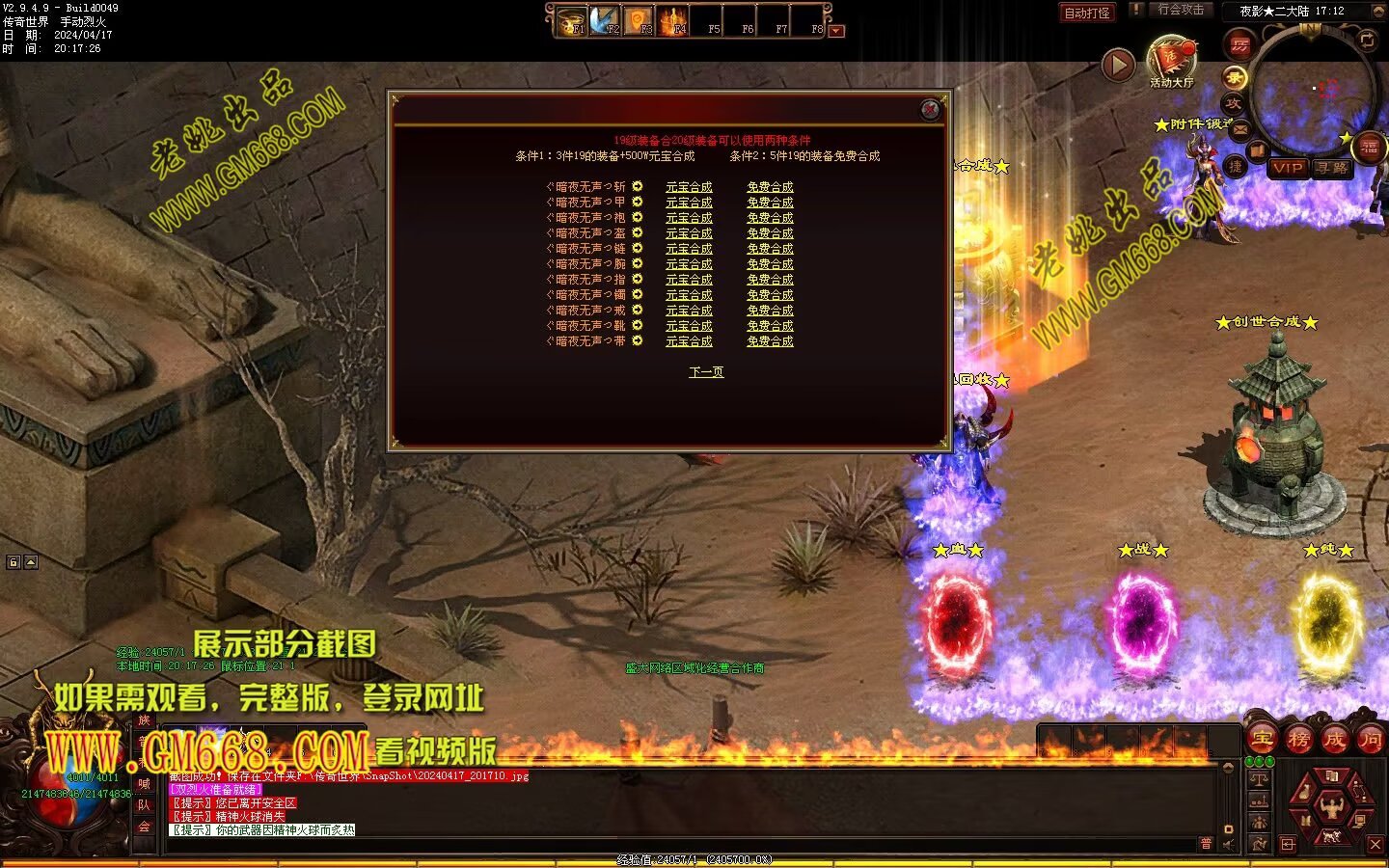Open the 宝 treasure shop button
Viewport: 1389px width, 868px height.
tap(1262, 740)
